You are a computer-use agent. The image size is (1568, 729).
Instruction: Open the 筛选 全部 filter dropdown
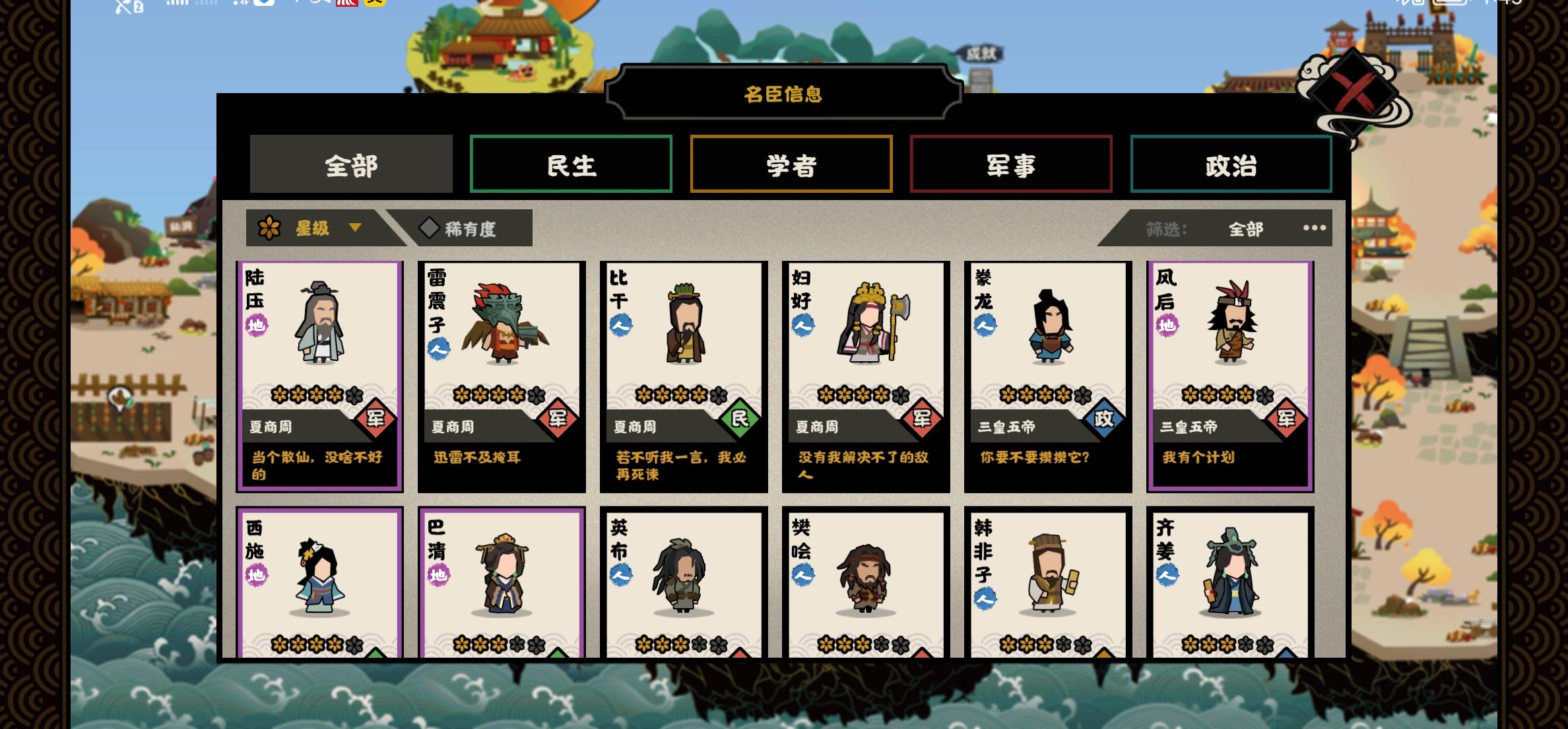(1247, 229)
